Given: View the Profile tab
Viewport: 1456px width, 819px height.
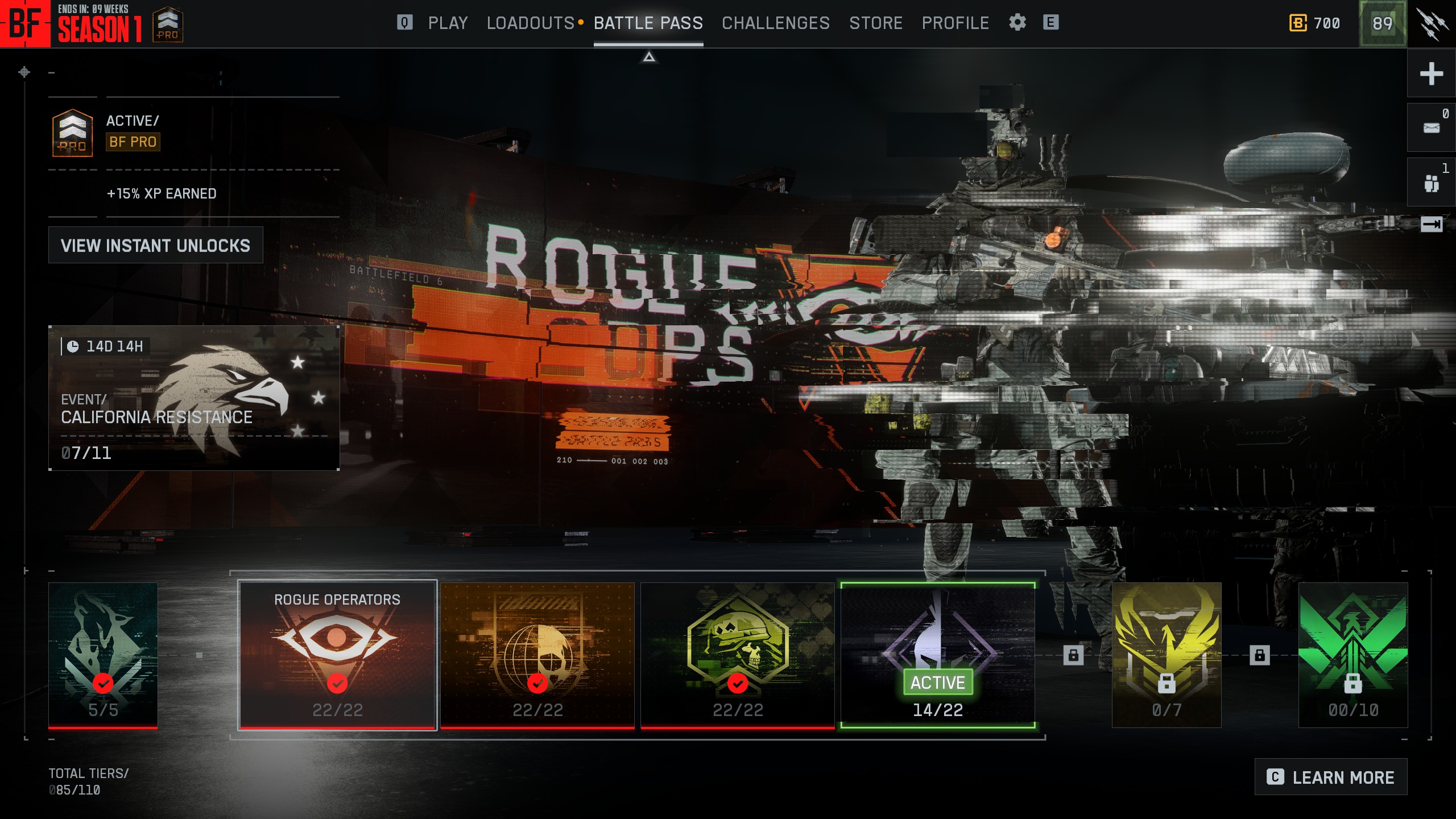Looking at the screenshot, I should click(955, 23).
